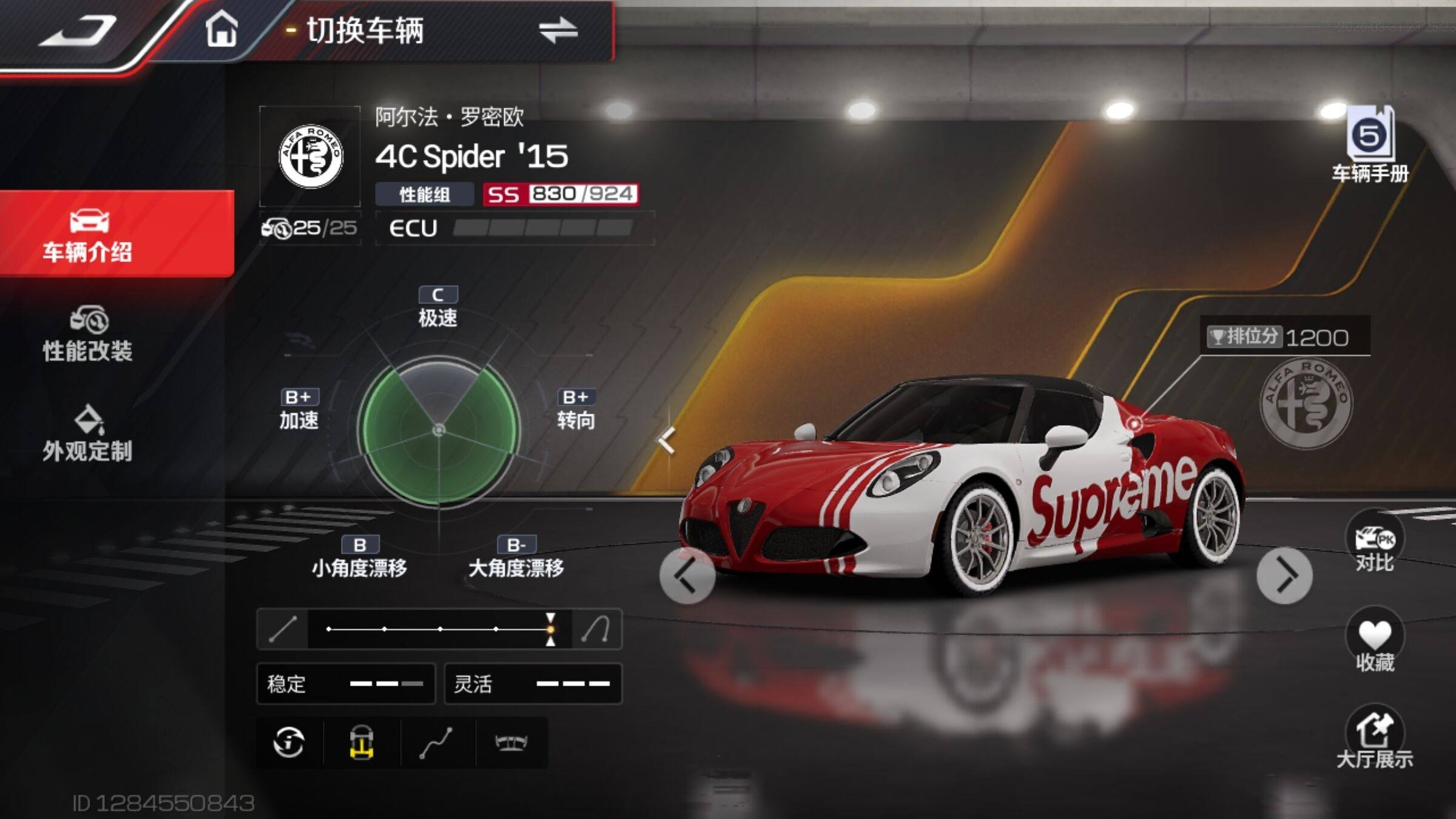Choose the curved handling preset icon
This screenshot has width=1456, height=819.
pyautogui.click(x=596, y=629)
